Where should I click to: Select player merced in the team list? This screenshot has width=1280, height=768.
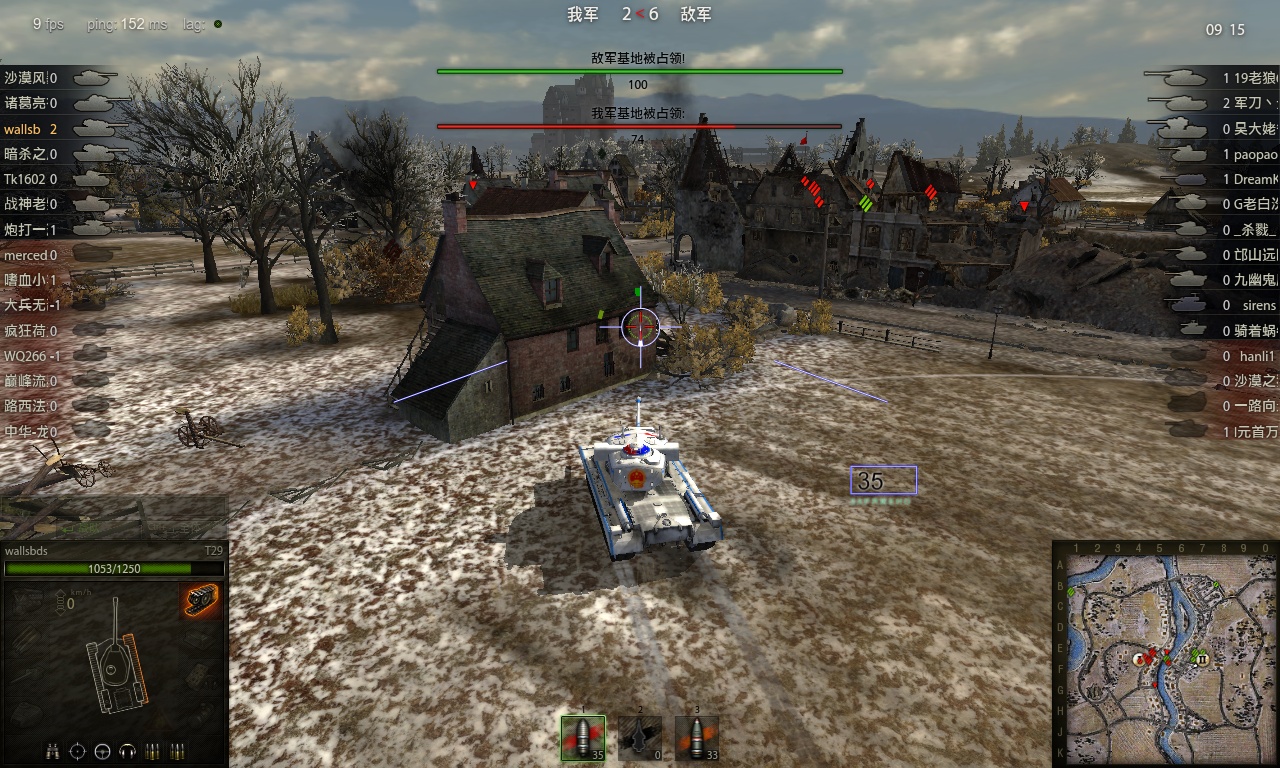pyautogui.click(x=25, y=255)
